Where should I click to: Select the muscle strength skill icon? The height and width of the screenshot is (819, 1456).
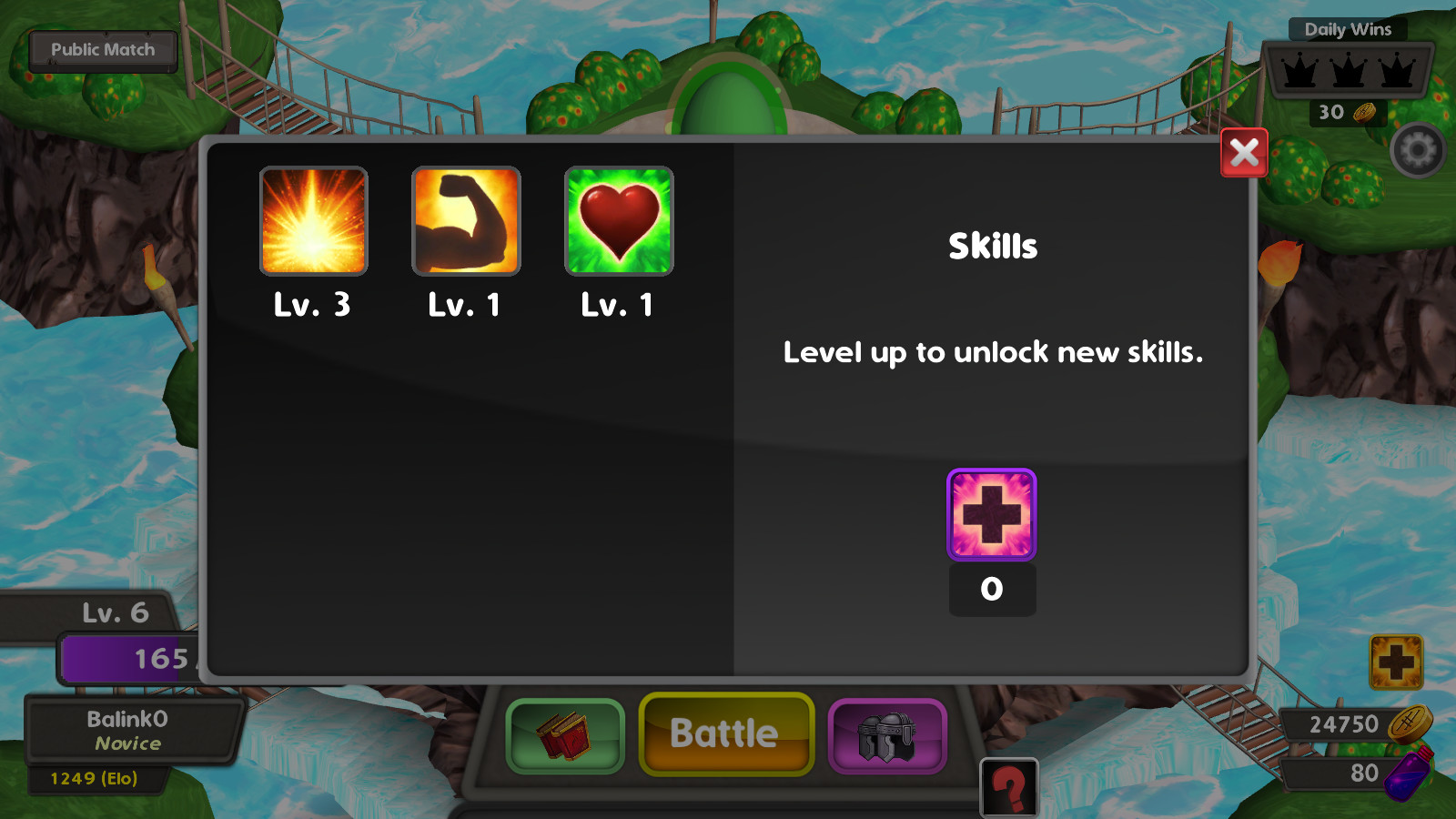click(465, 220)
